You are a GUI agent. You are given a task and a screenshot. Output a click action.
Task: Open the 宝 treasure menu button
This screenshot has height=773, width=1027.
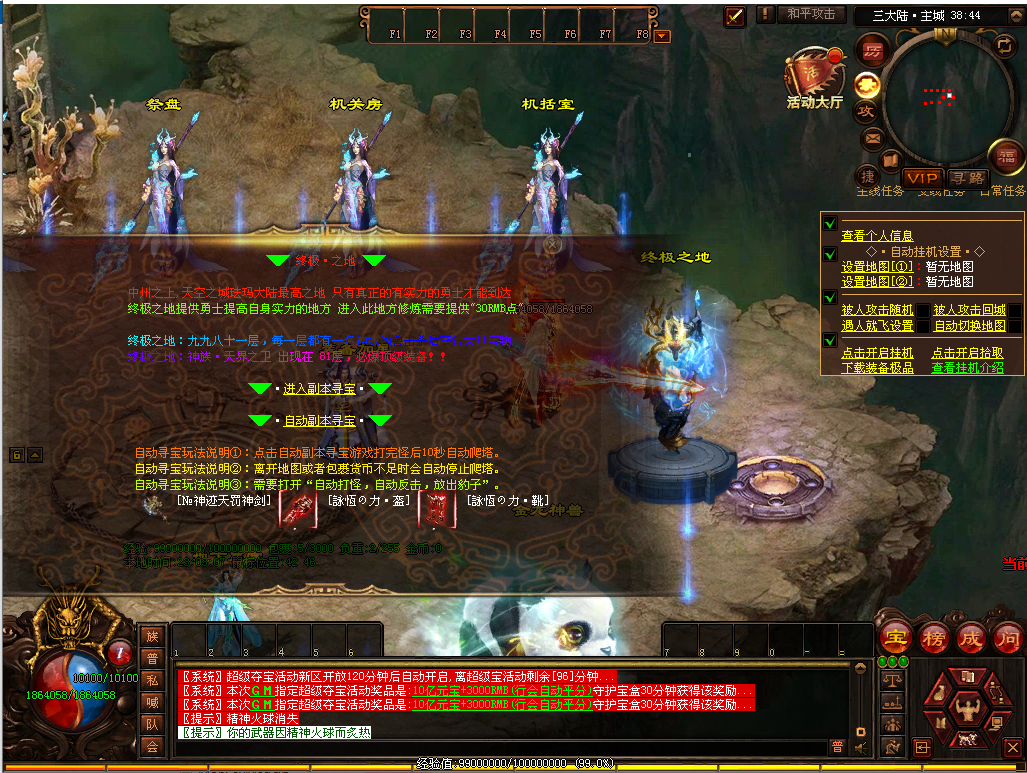click(894, 636)
